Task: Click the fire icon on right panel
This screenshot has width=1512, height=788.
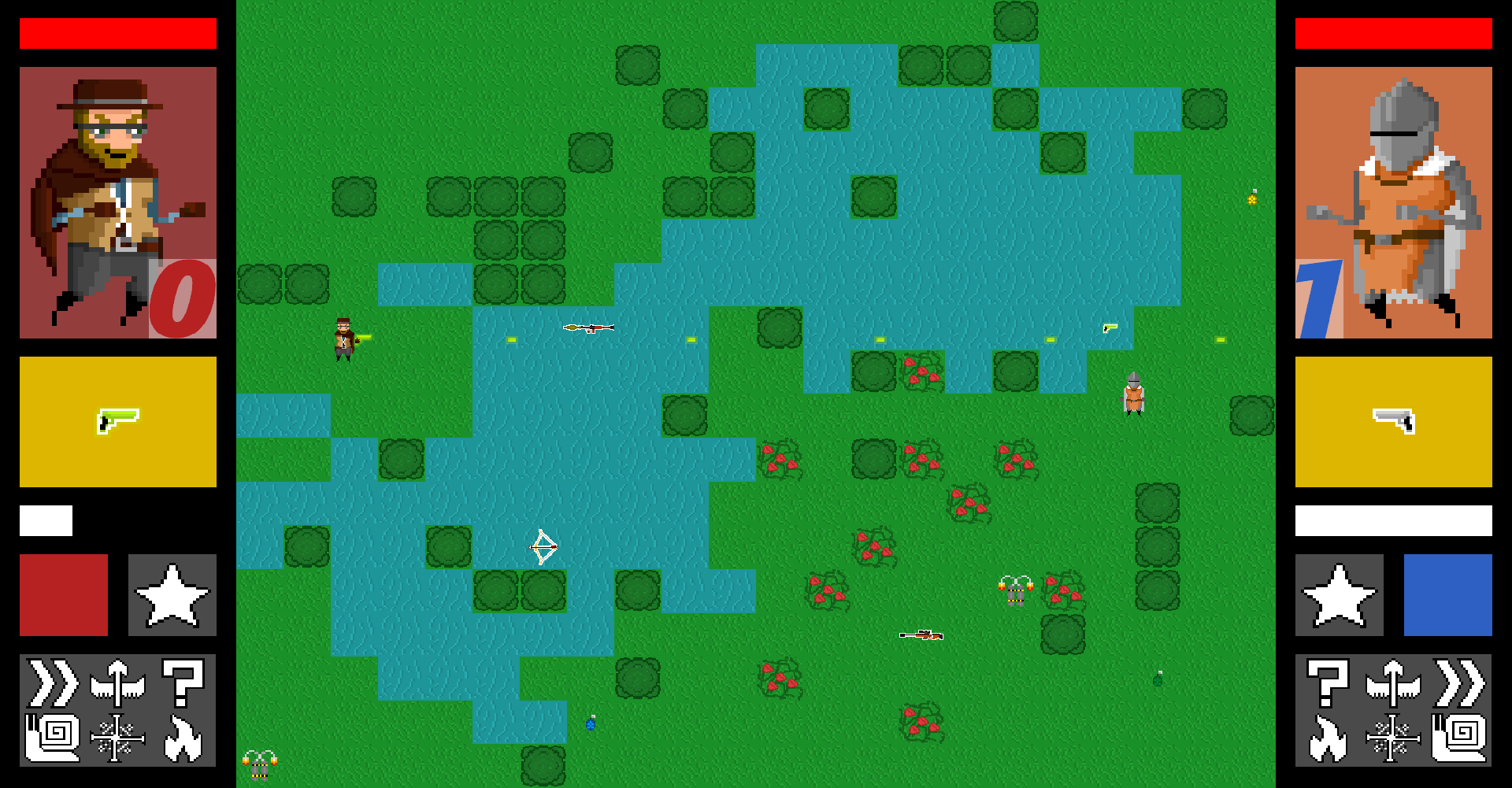Action: click(1328, 738)
